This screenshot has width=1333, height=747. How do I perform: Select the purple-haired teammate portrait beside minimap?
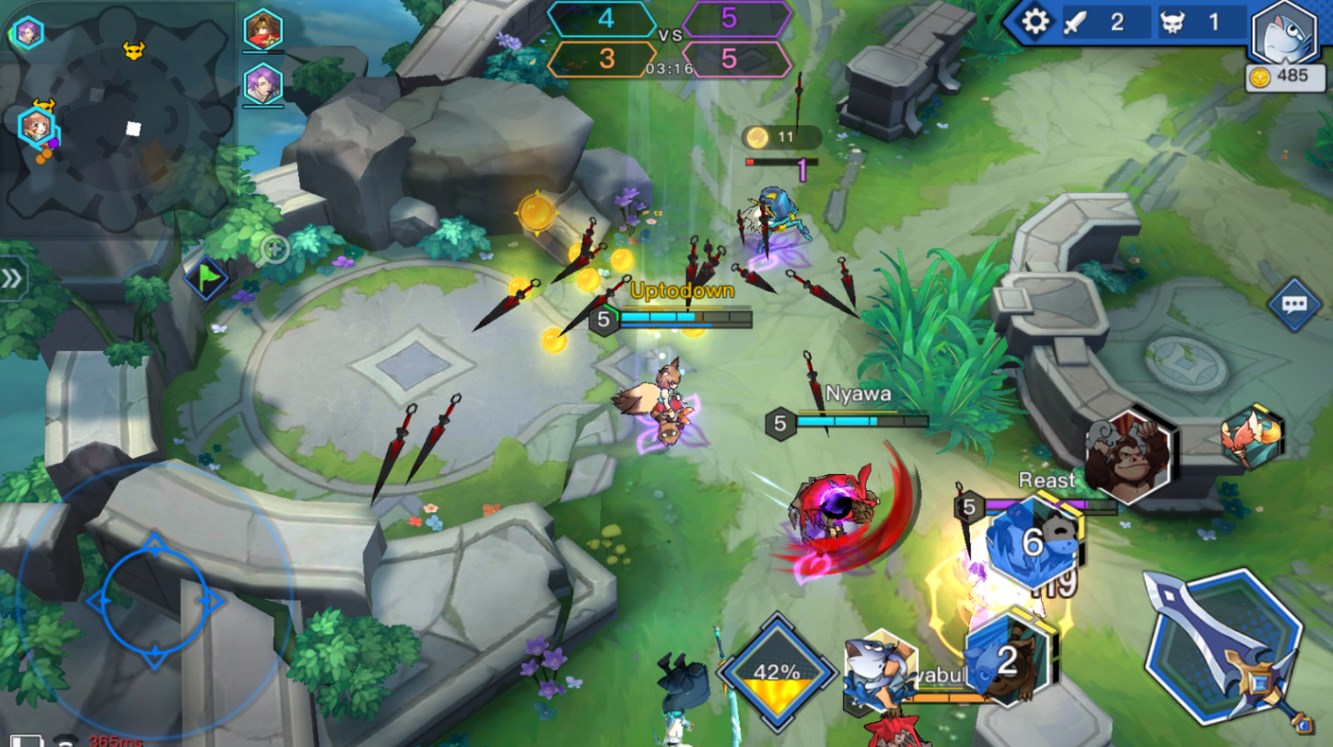point(263,84)
